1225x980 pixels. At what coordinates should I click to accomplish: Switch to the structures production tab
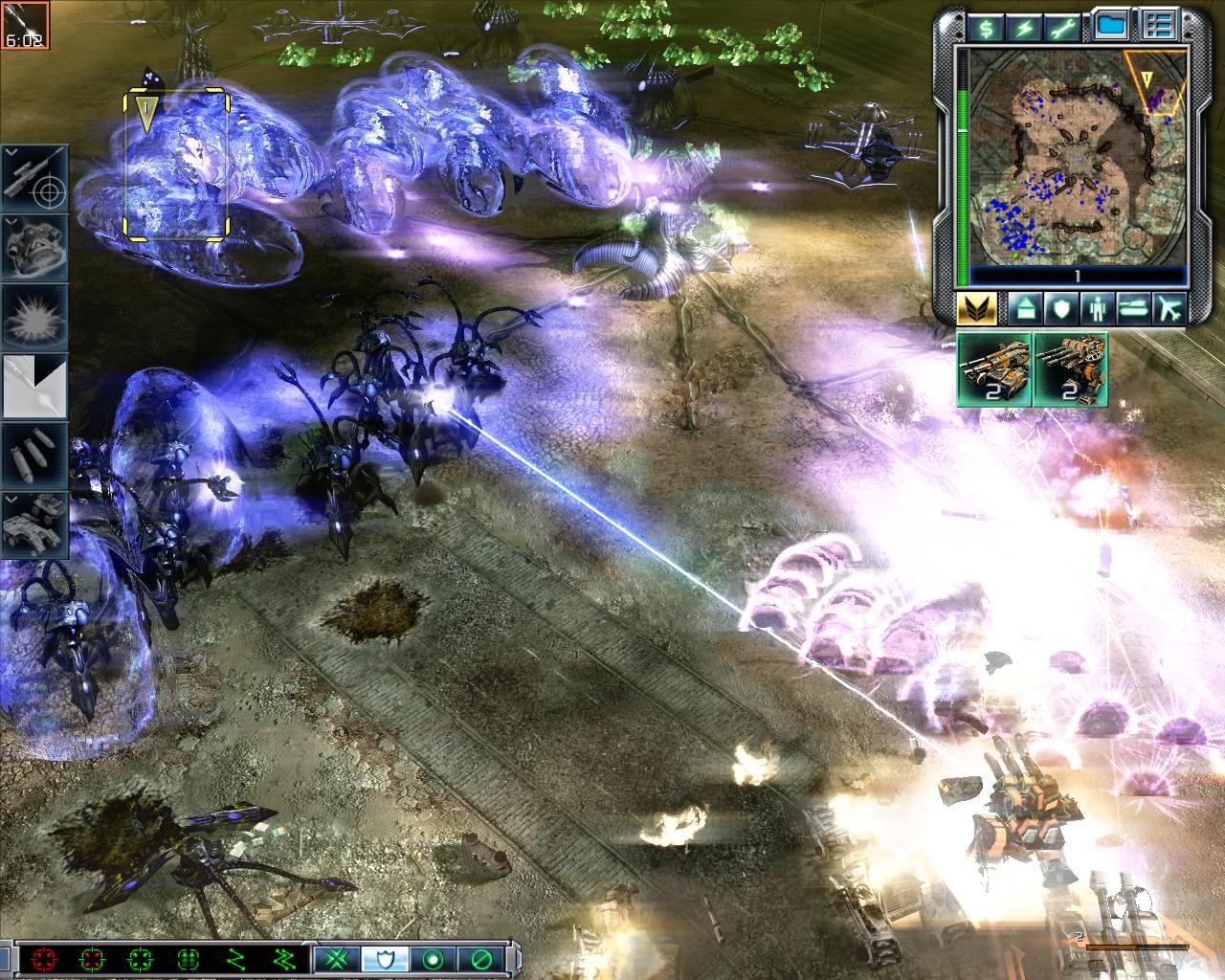1023,308
